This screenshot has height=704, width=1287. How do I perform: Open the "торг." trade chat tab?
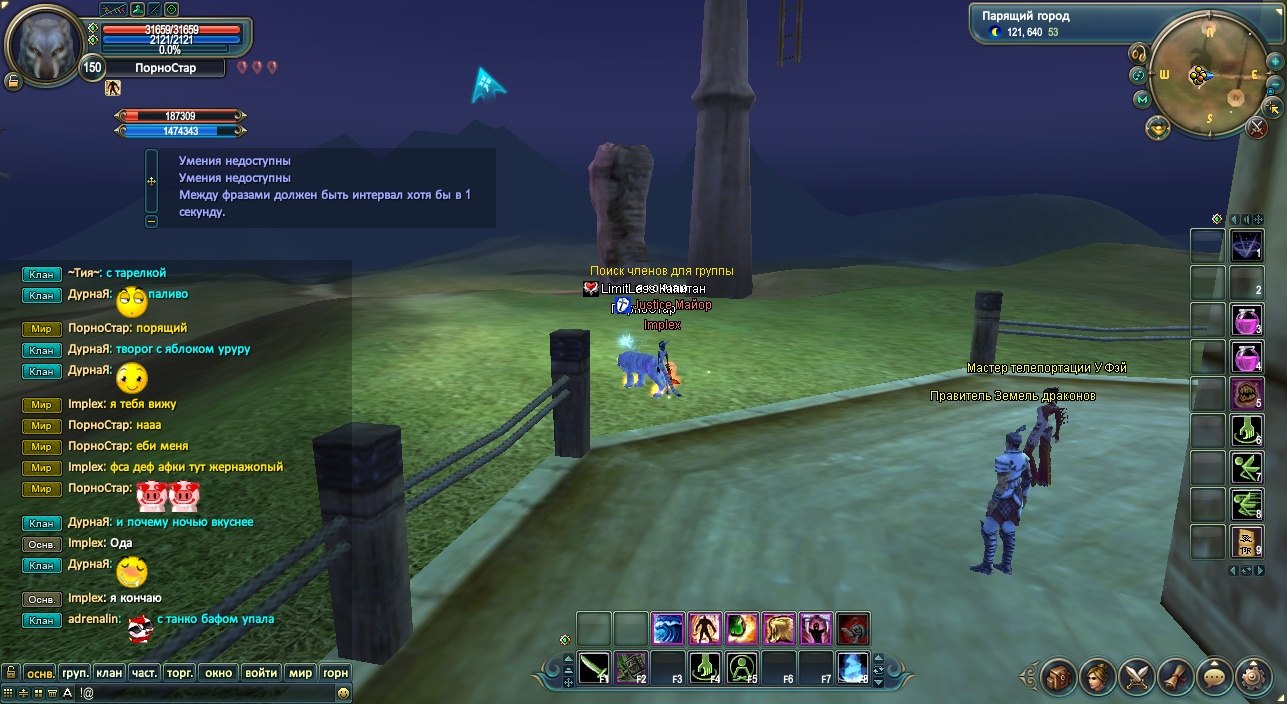point(180,673)
